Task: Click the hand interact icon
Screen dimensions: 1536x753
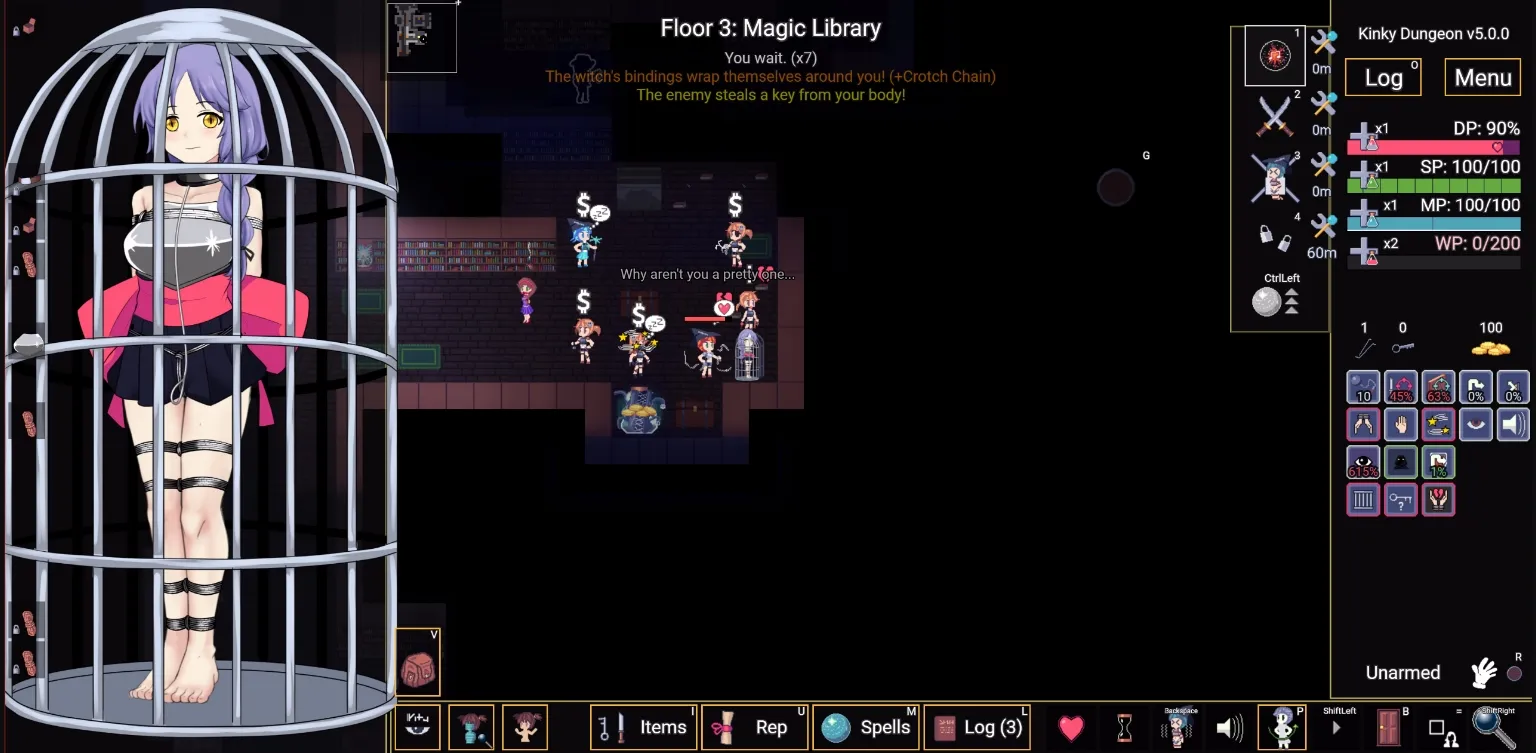Action: pos(1400,423)
